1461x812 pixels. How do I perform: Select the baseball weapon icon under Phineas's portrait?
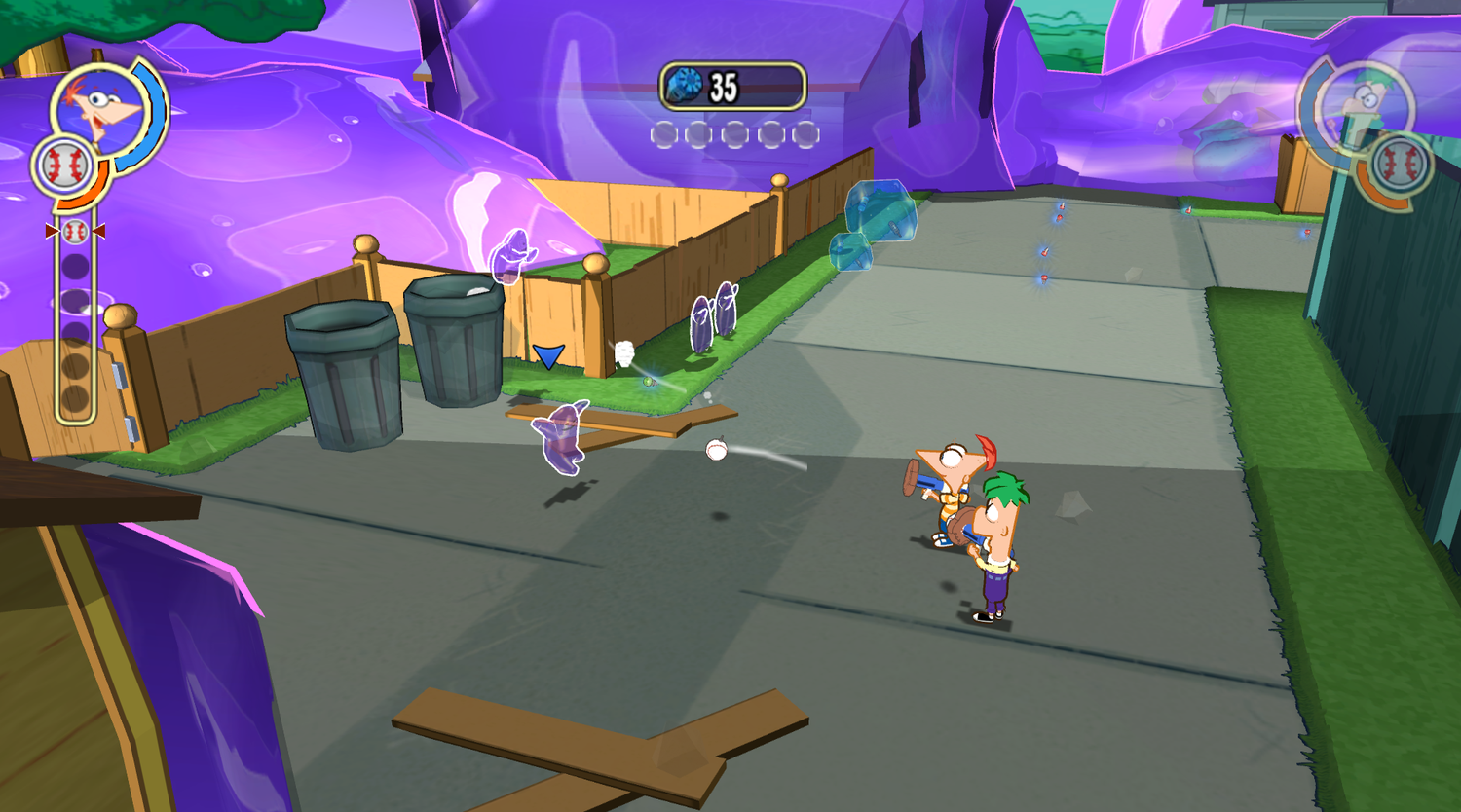click(x=65, y=164)
